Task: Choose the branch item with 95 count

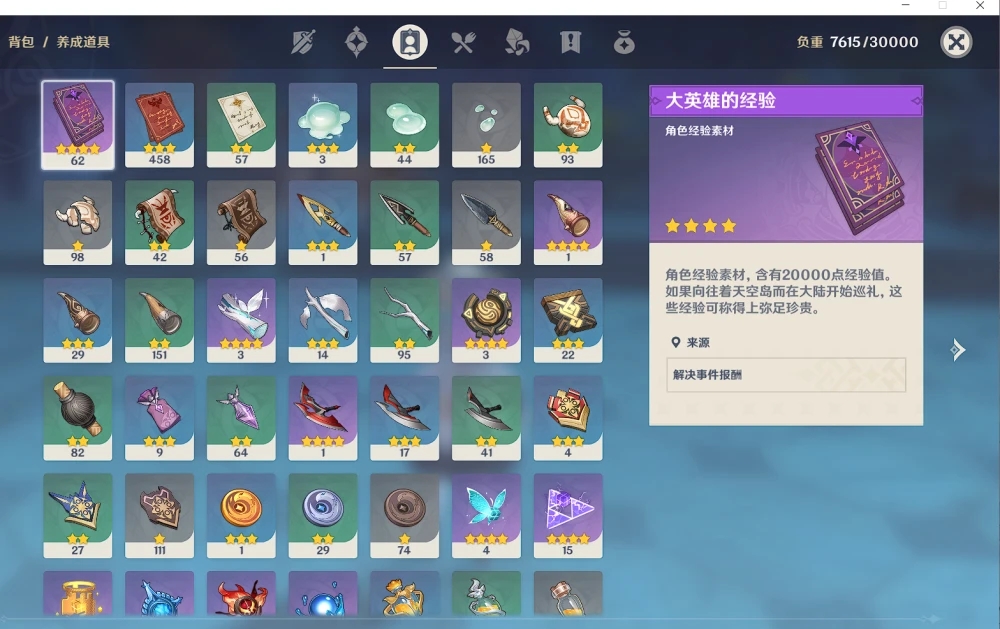Action: coord(404,320)
